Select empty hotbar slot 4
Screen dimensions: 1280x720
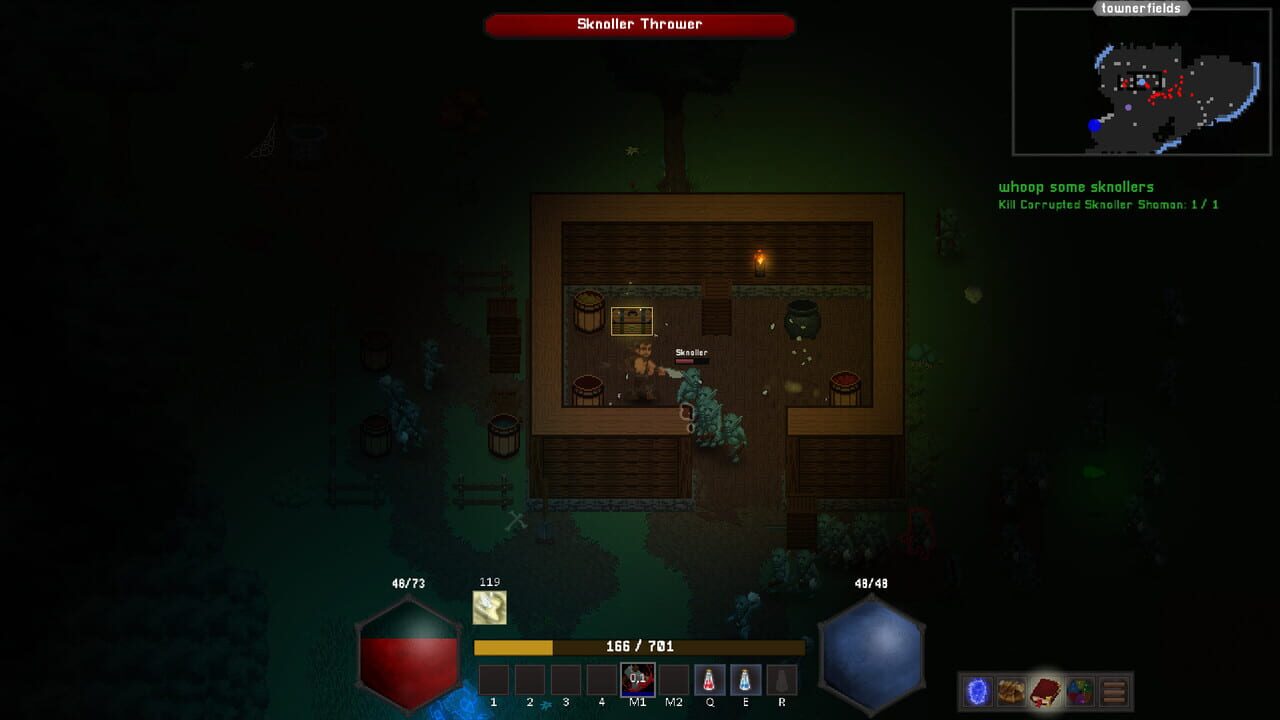601,679
